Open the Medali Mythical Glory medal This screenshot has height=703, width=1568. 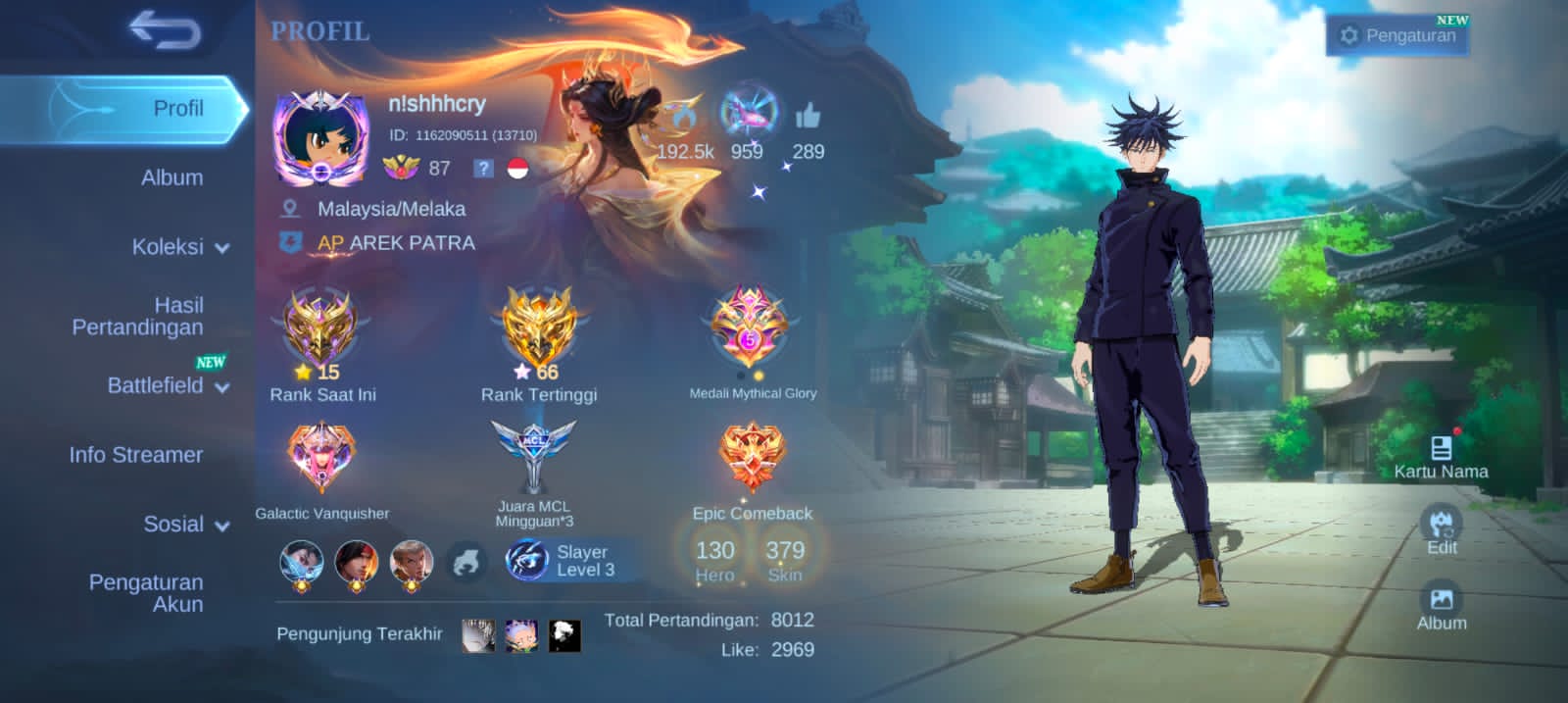click(x=751, y=328)
